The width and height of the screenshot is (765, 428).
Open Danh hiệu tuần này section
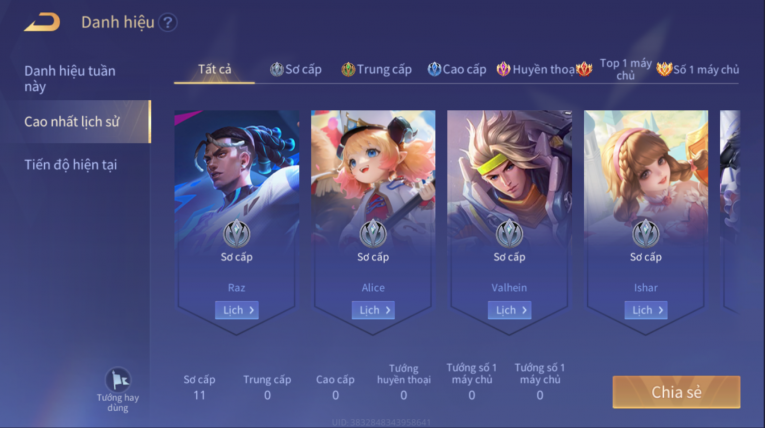(x=70, y=78)
